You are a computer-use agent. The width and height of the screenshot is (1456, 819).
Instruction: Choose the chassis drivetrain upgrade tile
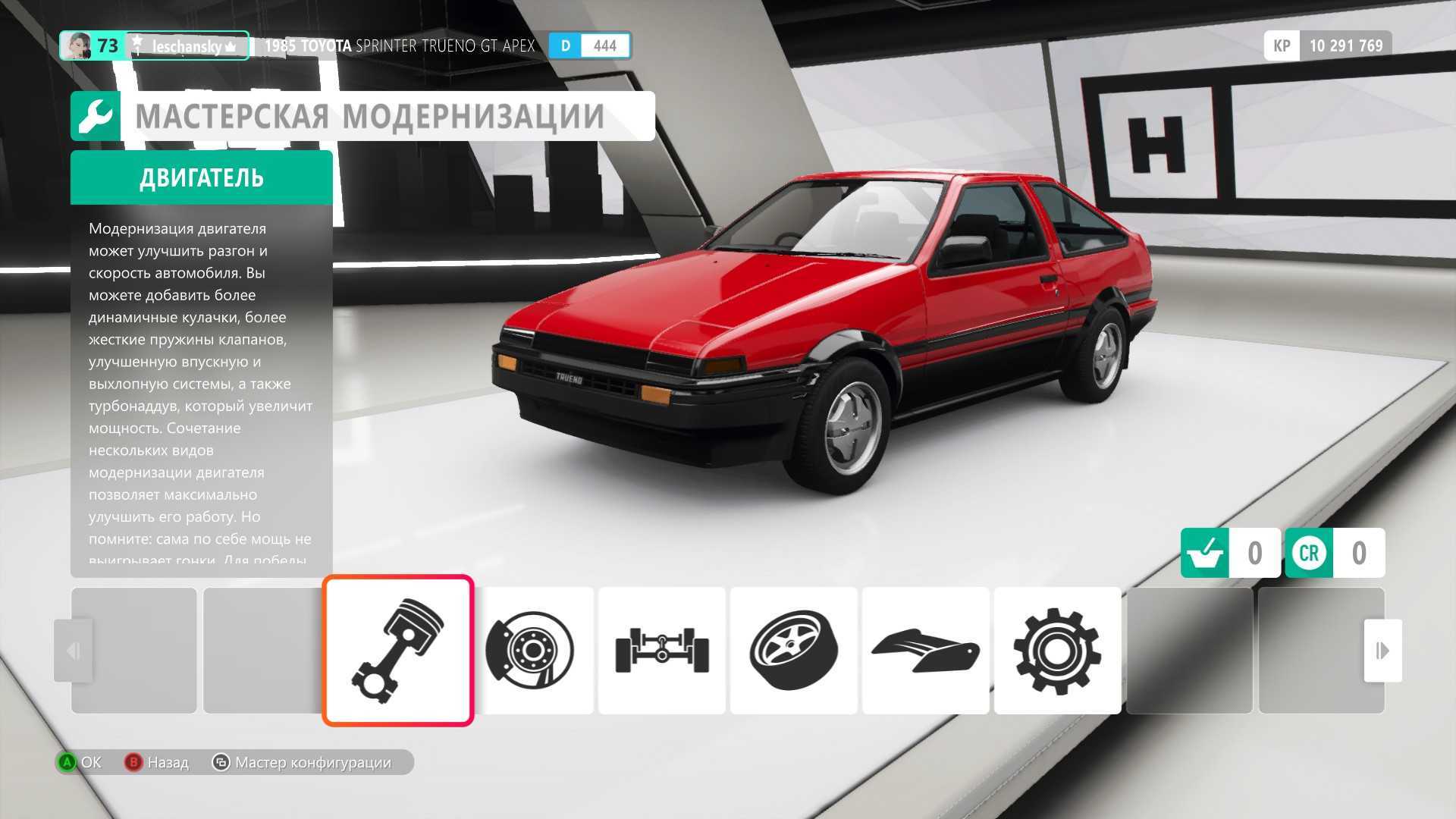pos(661,650)
